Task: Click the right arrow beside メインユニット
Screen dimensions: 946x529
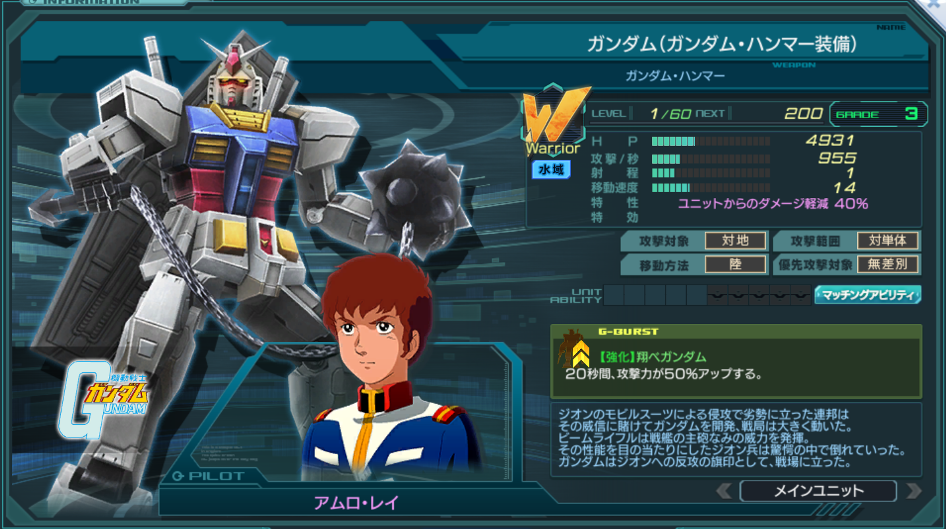Action: tap(912, 491)
